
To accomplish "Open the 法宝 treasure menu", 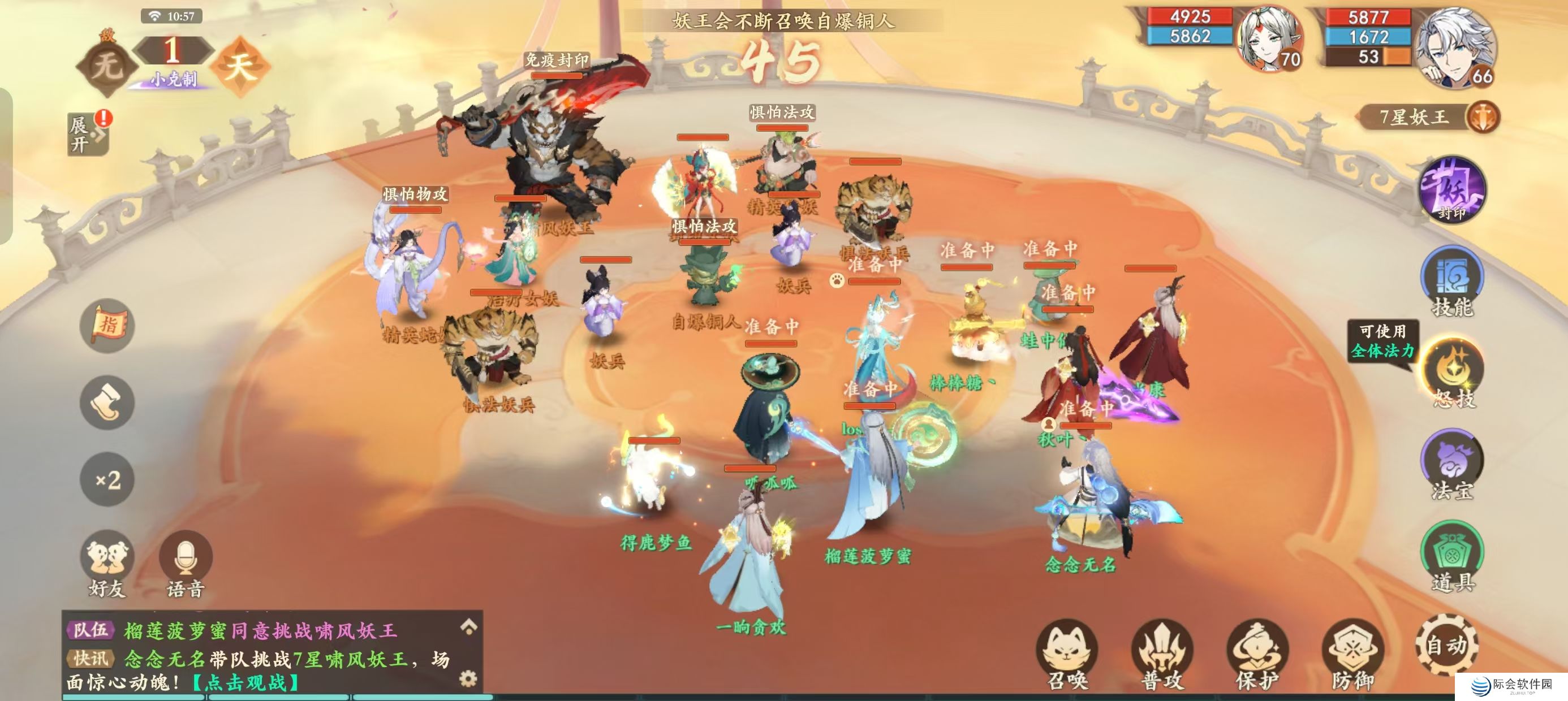I will pos(1453,465).
